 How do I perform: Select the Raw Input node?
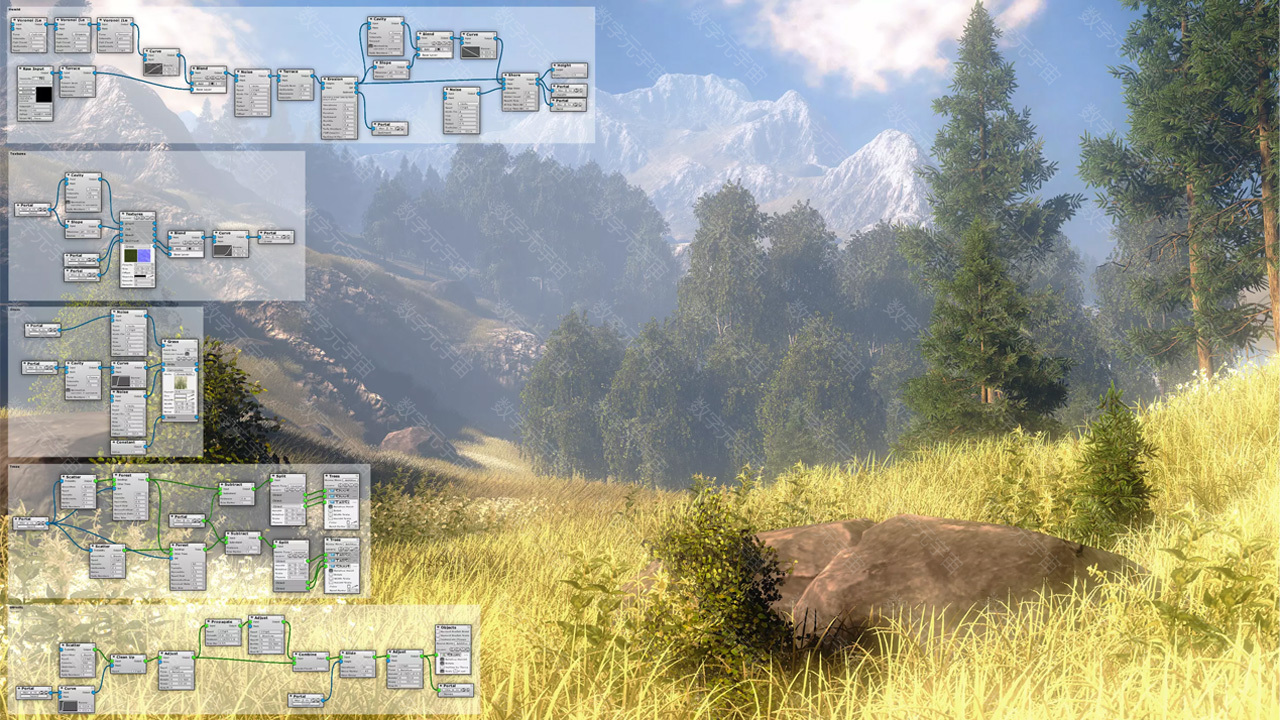tap(35, 70)
